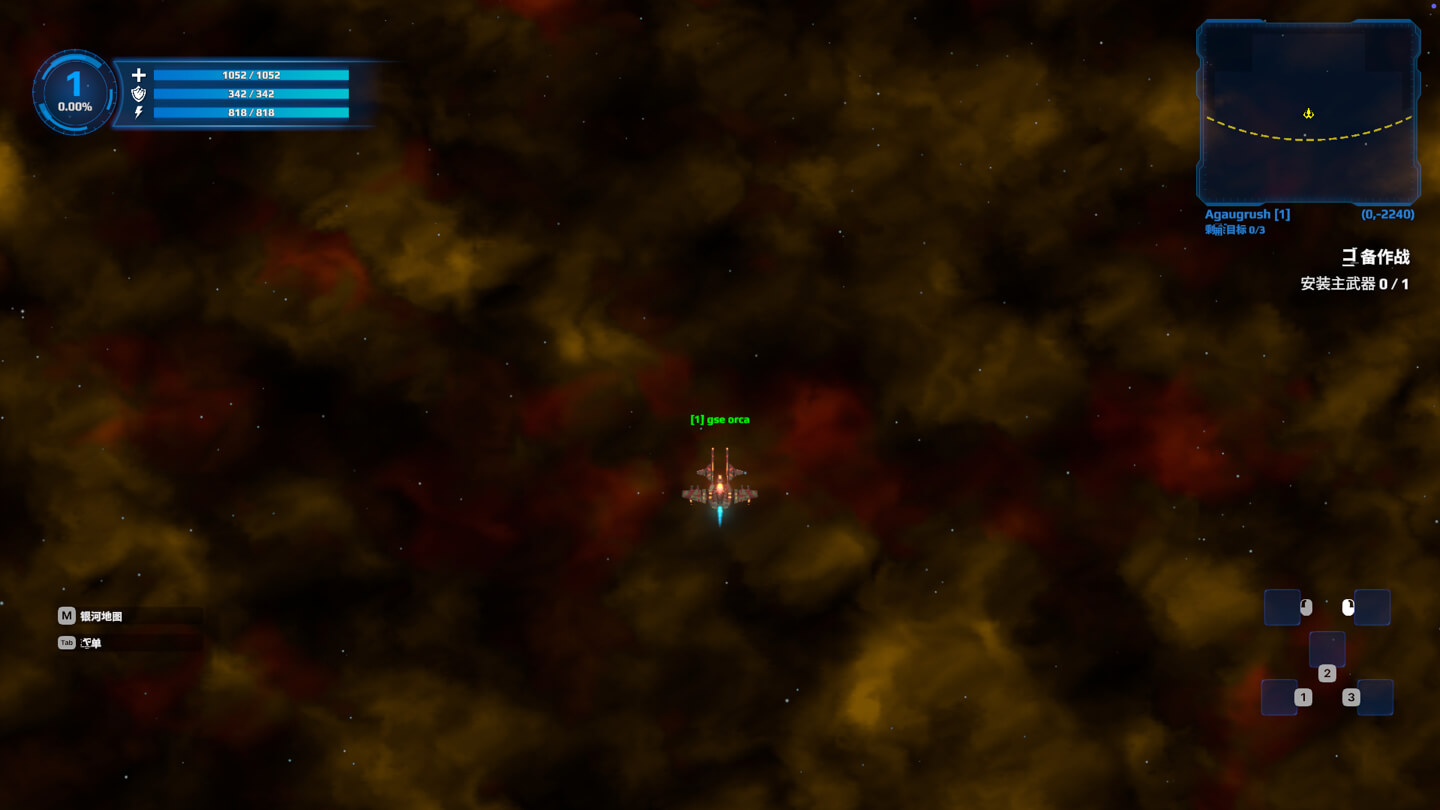Click the Agaugrush [1] sector label
This screenshot has height=810, width=1440.
pyautogui.click(x=1245, y=213)
